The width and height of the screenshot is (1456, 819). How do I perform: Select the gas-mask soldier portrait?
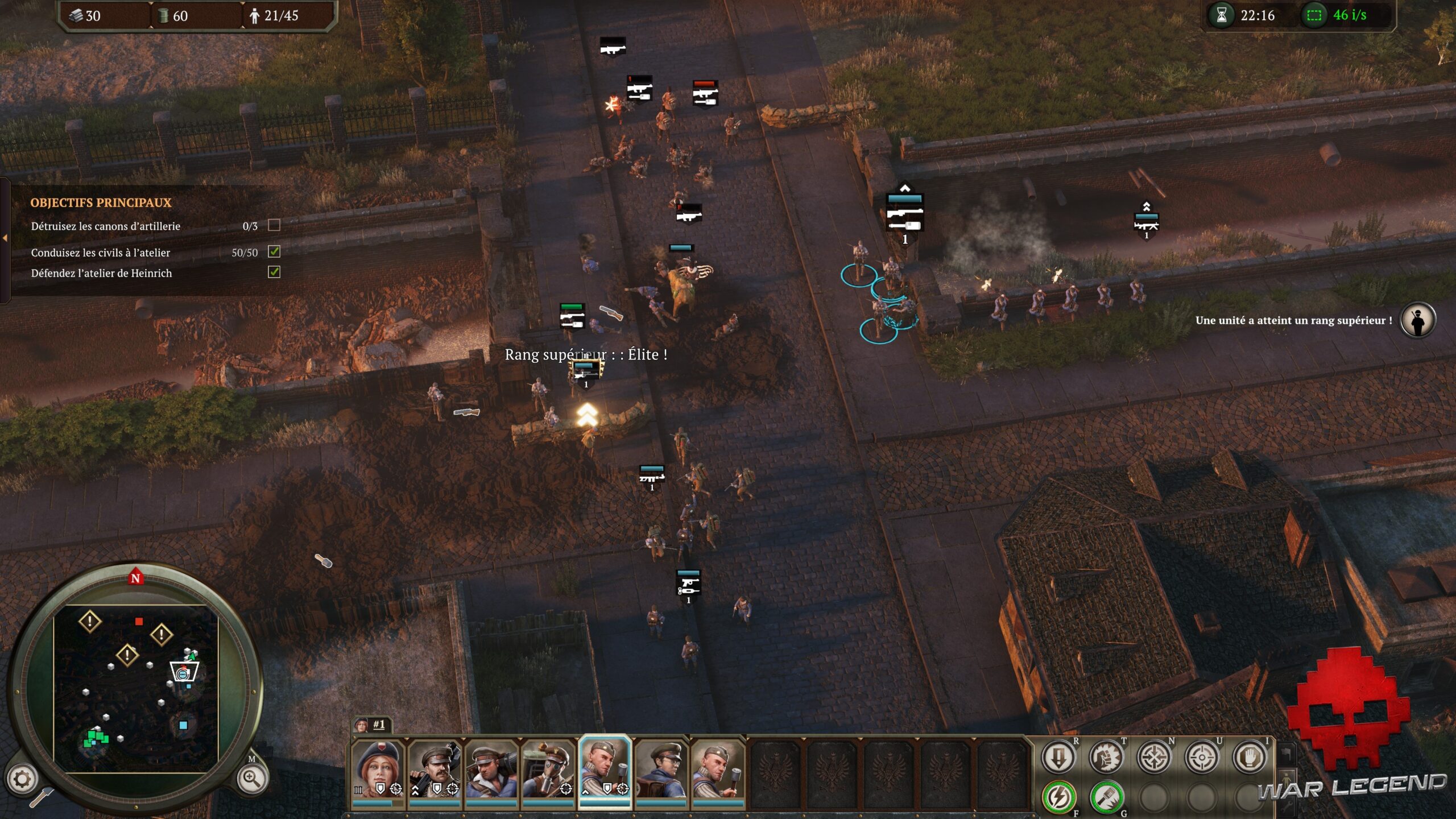[547, 770]
